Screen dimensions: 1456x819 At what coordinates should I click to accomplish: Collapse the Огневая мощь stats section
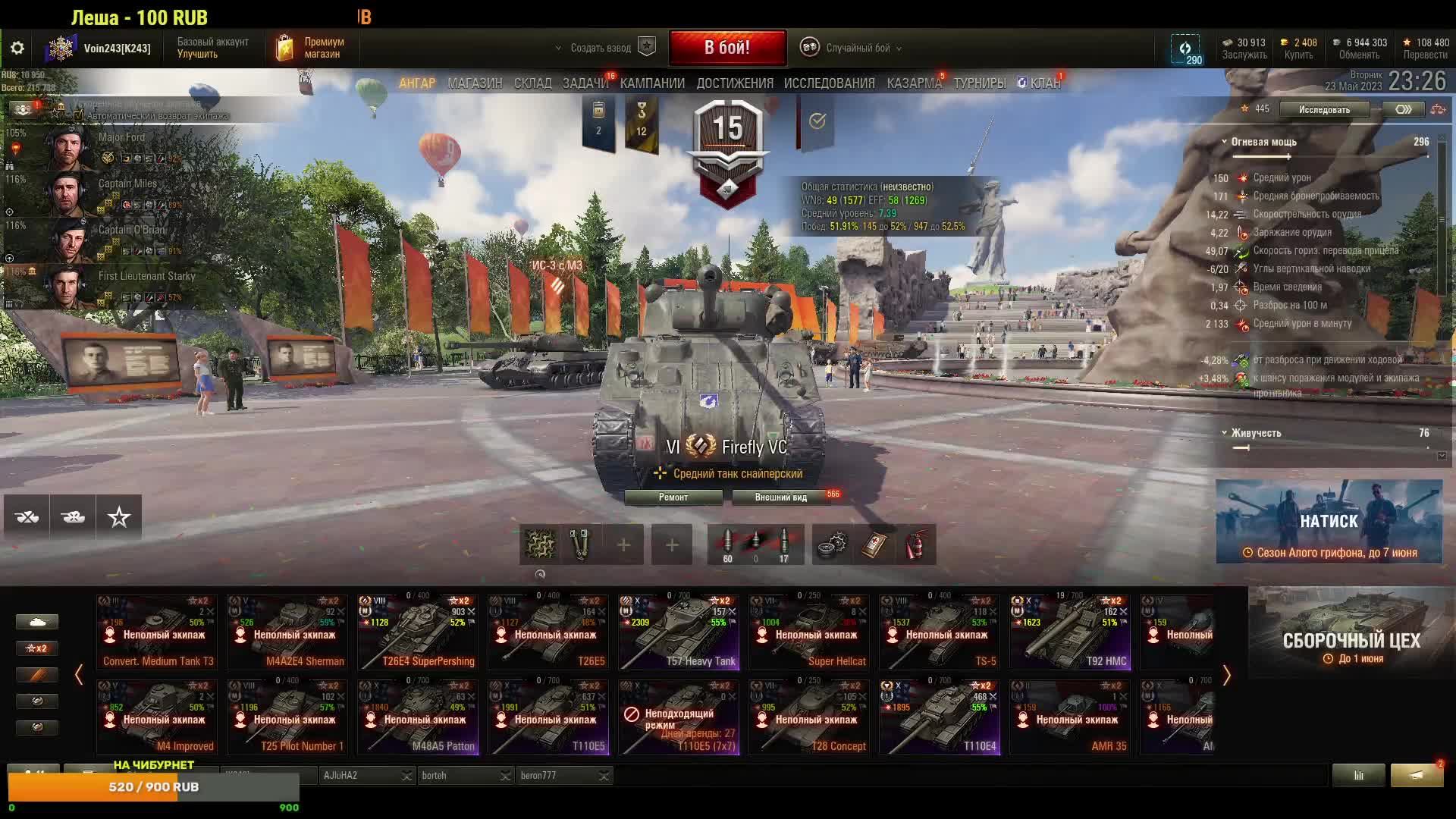(x=1224, y=142)
